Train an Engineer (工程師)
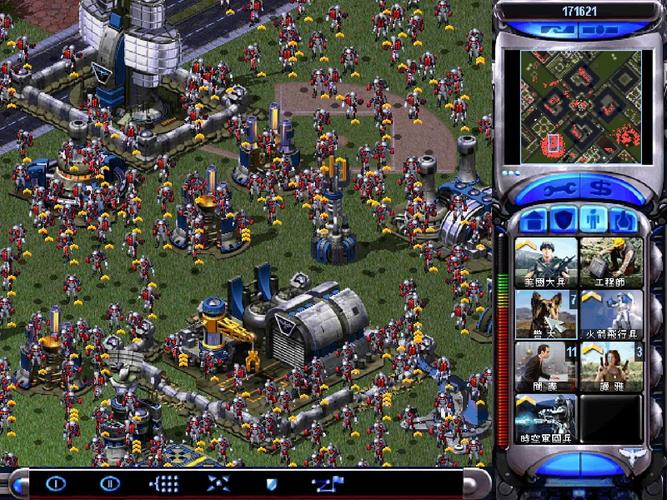667x500 pixels. (x=611, y=262)
